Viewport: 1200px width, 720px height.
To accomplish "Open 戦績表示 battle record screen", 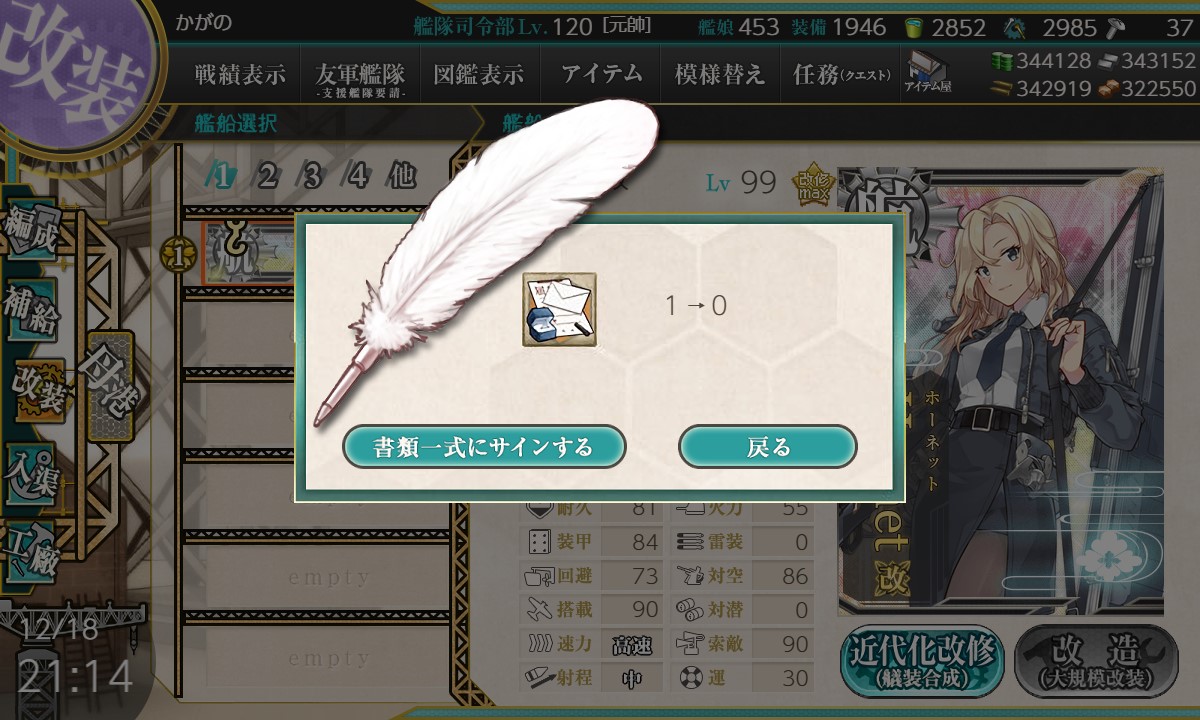I will coord(240,75).
